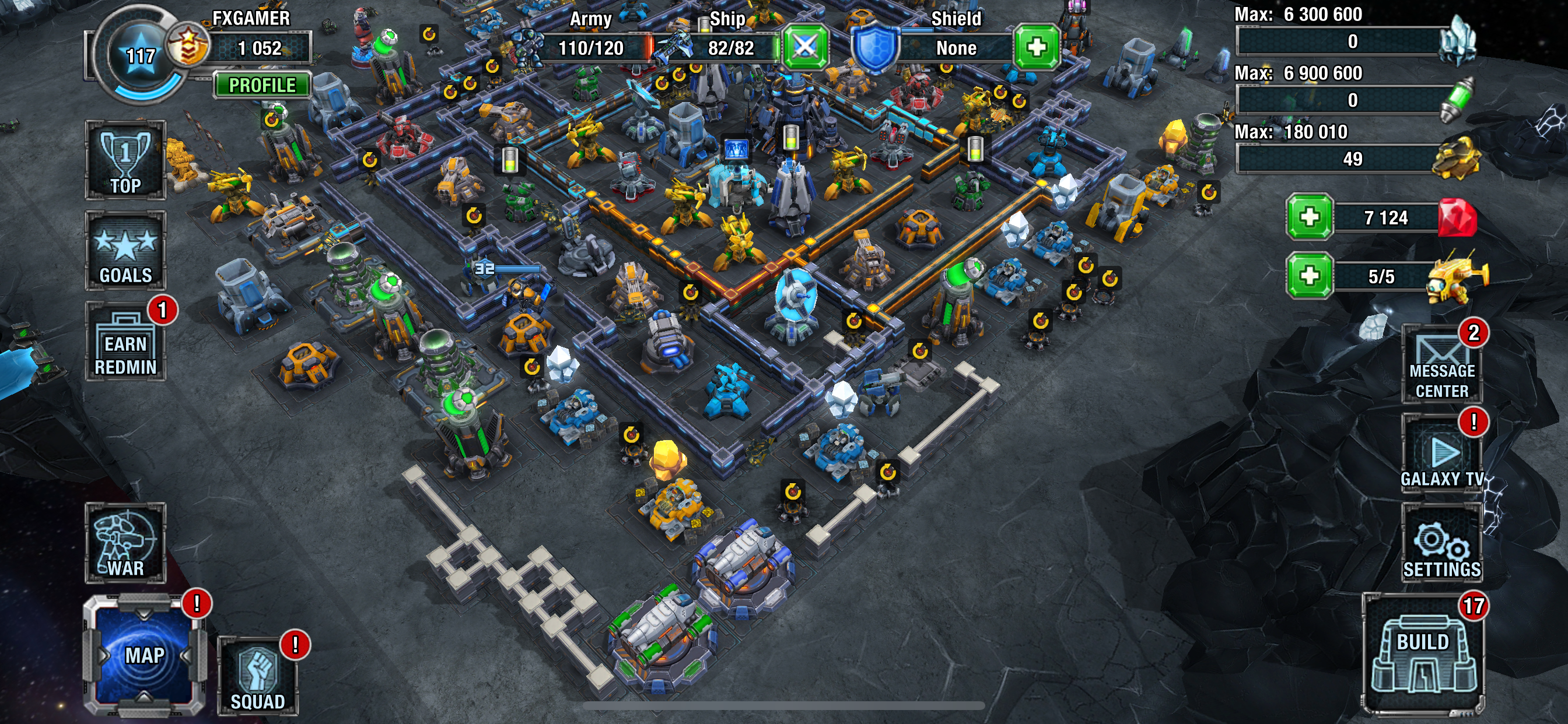View the GOALS menu
1568x724 pixels.
click(x=125, y=251)
